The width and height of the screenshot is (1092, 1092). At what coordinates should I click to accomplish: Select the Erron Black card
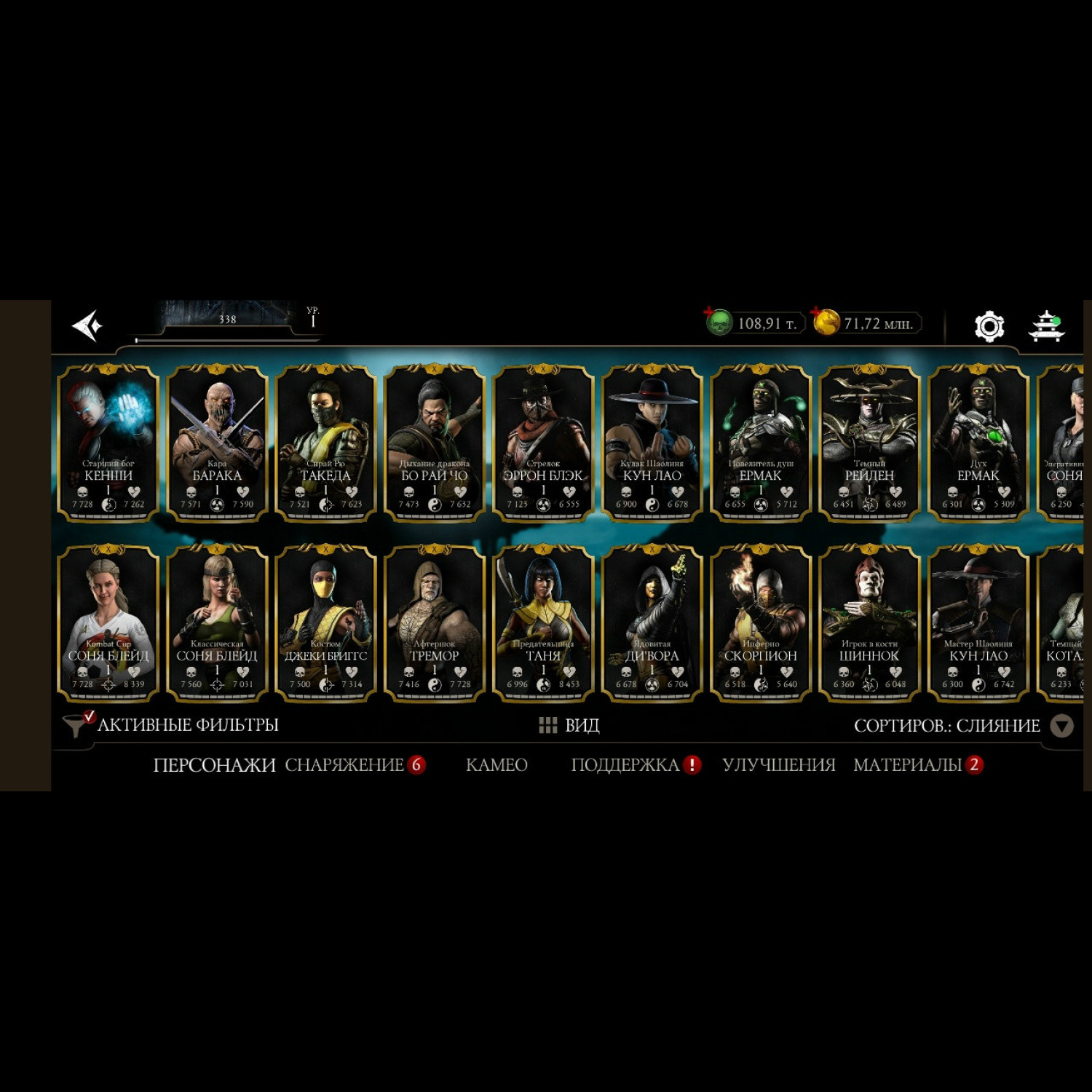pos(543,443)
